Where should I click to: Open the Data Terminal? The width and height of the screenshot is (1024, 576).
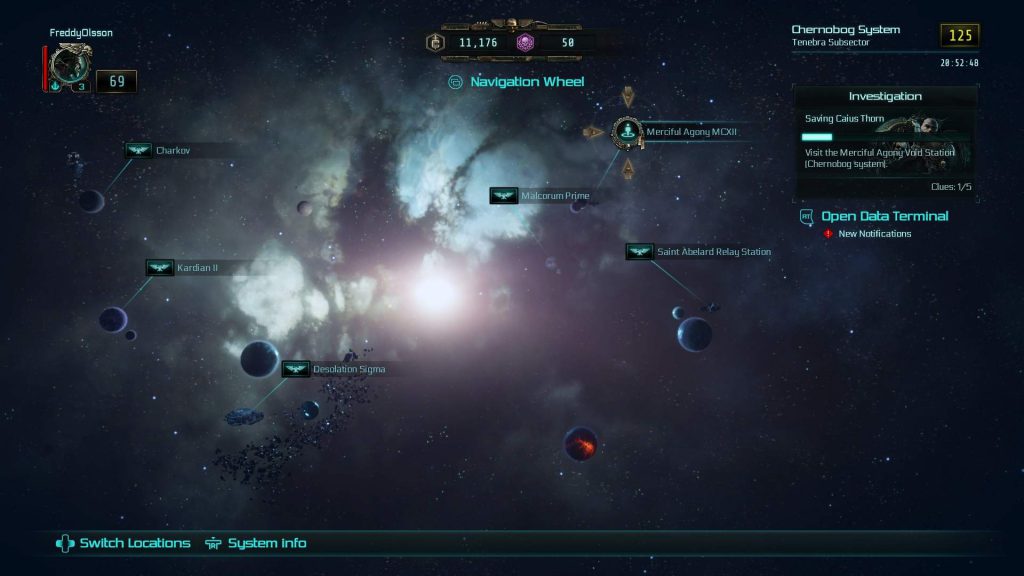point(884,216)
